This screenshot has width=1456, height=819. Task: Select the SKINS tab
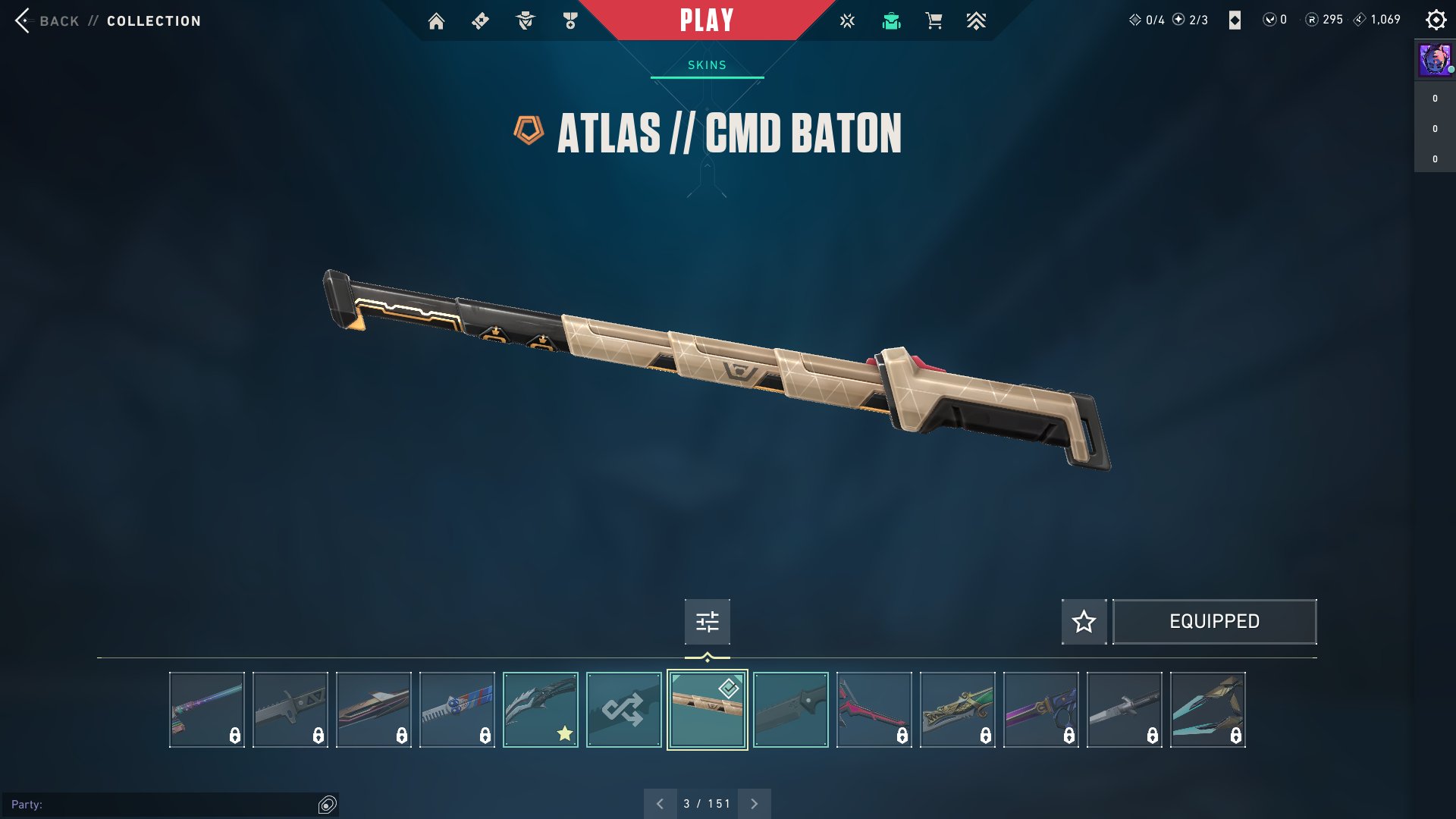pyautogui.click(x=707, y=65)
